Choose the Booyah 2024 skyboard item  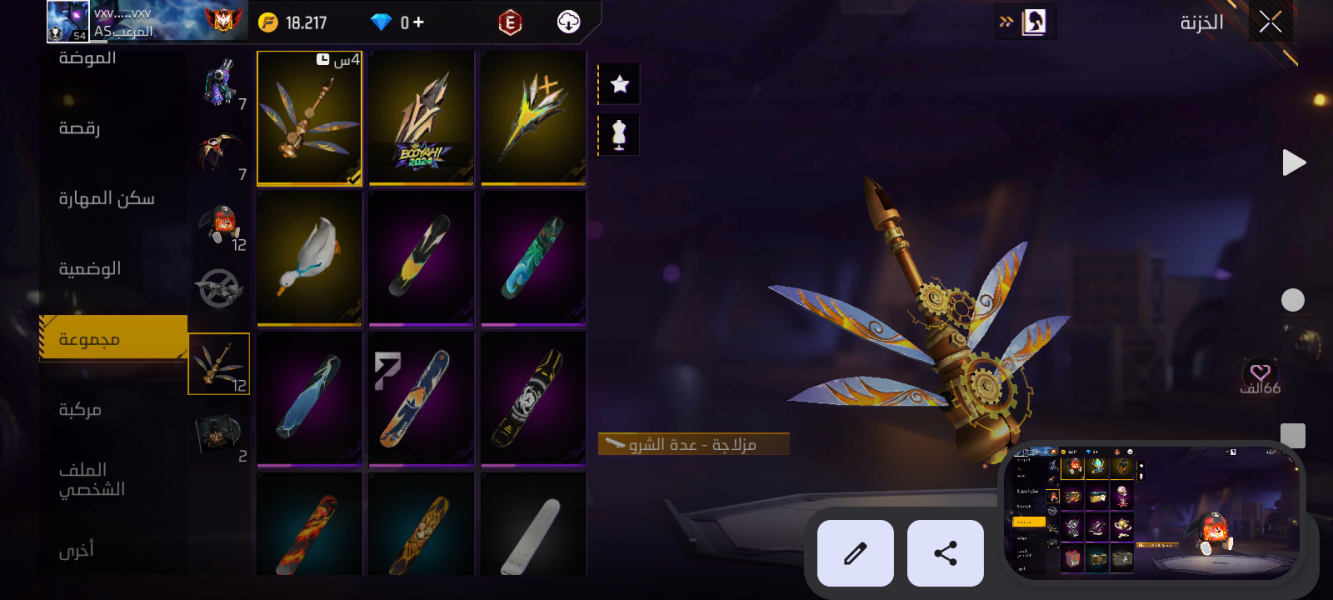tap(421, 117)
